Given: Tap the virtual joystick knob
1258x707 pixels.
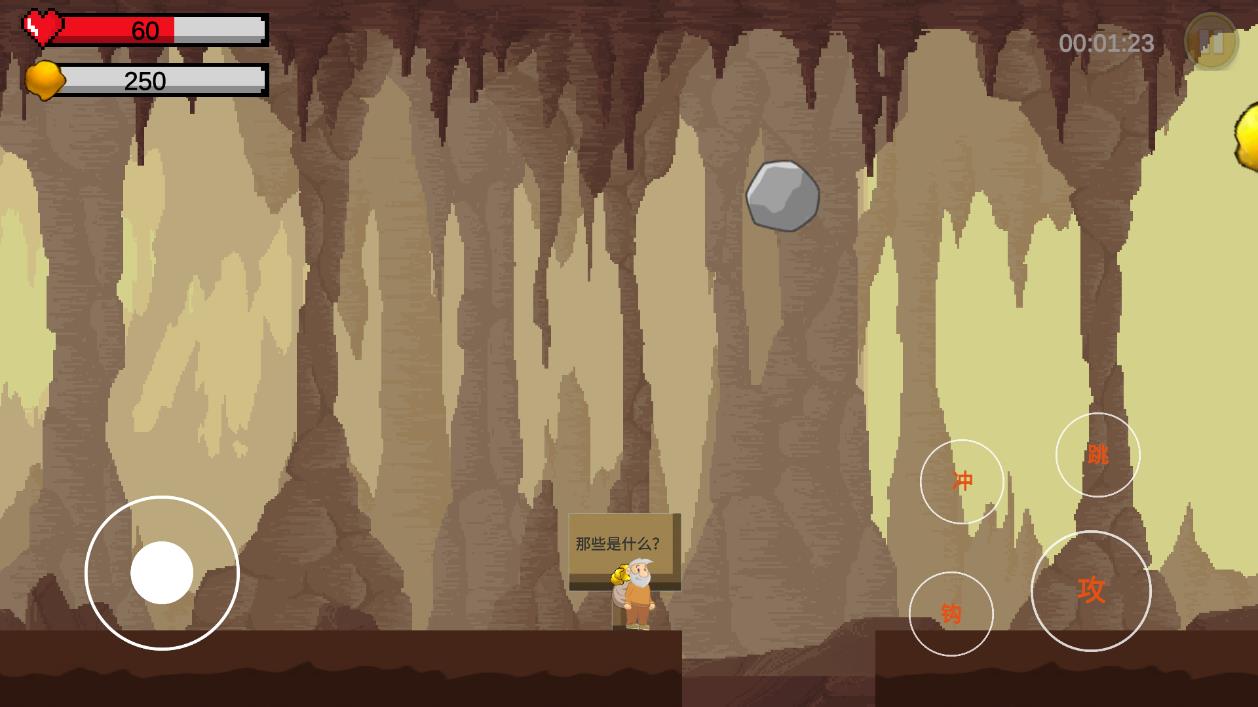Looking at the screenshot, I should pos(162,573).
